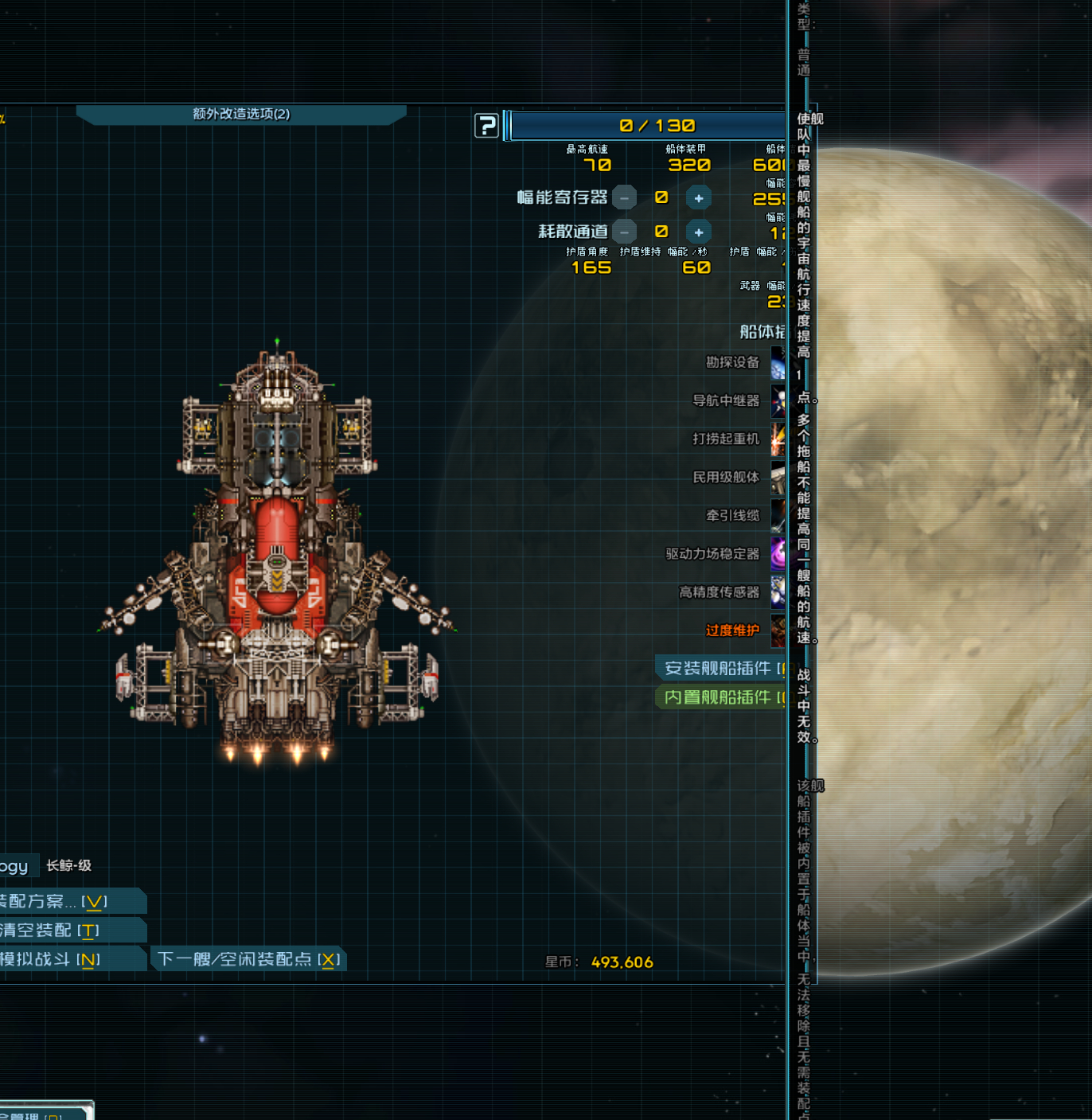Select the Nav Relay (导航中继器) hullmod
Screen dimensions: 1092x1120
tap(727, 401)
